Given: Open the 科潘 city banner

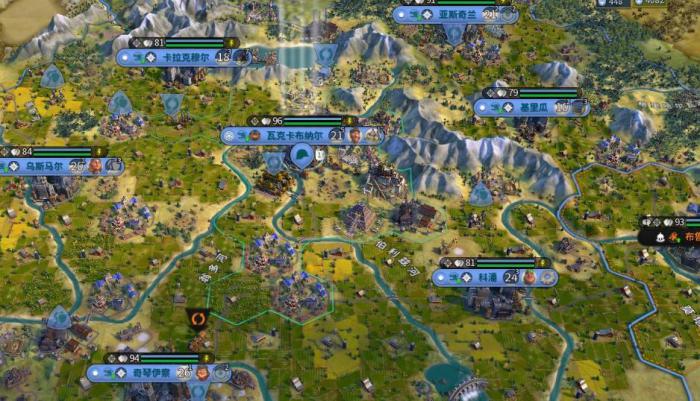Looking at the screenshot, I should (x=487, y=277).
